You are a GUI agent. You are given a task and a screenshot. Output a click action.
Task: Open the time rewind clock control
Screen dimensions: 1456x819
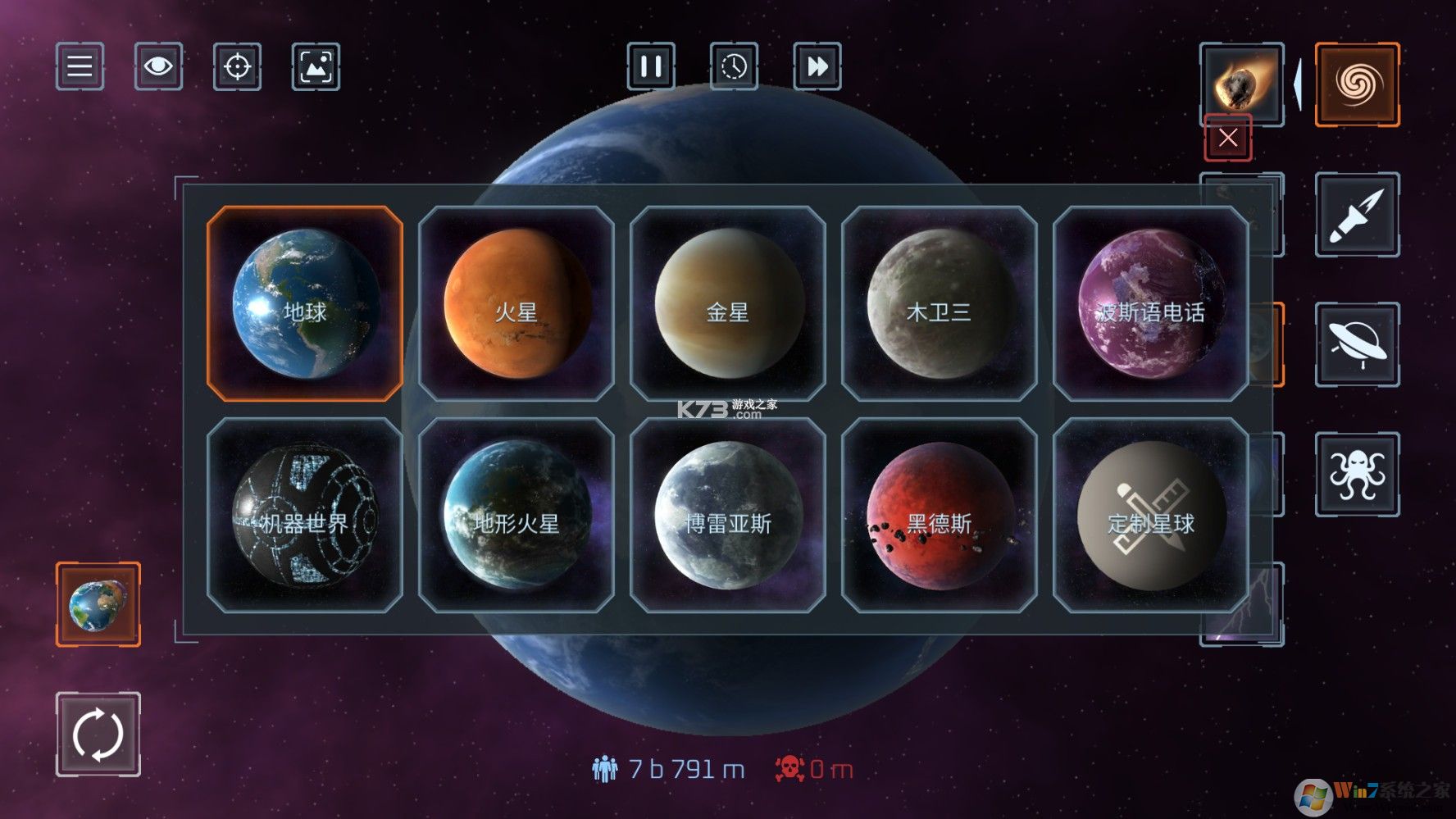(734, 69)
